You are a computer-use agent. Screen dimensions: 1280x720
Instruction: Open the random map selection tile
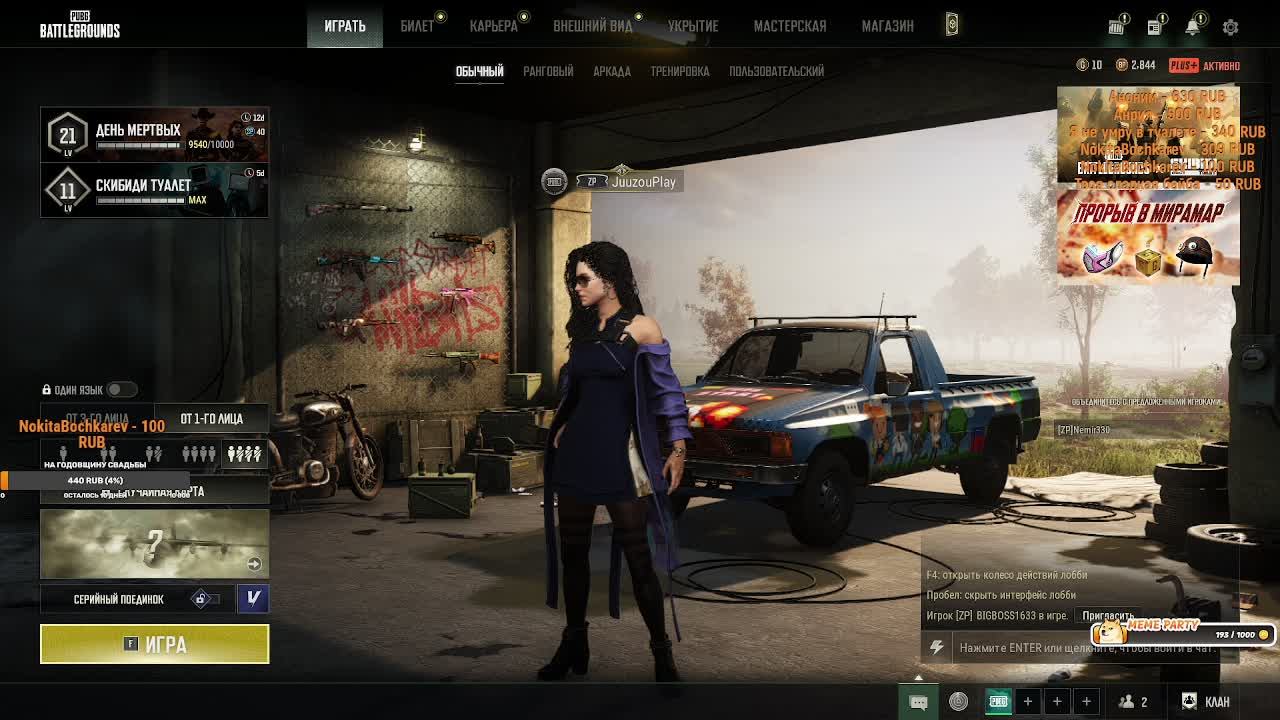(154, 544)
